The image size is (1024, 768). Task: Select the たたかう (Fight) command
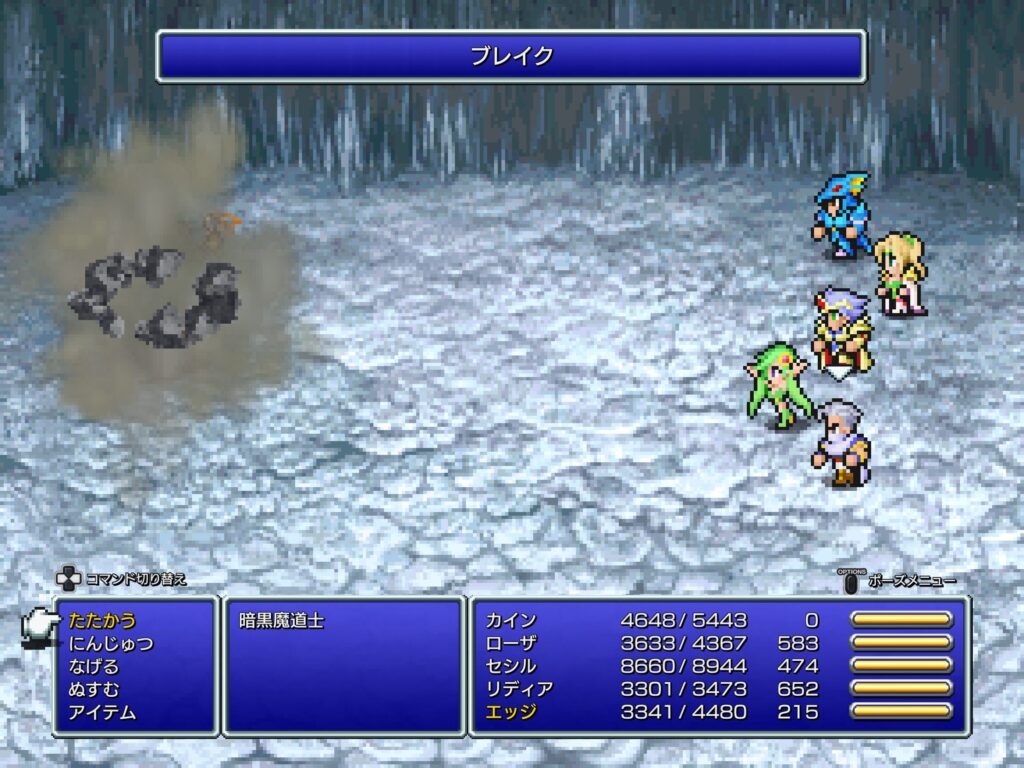(x=103, y=621)
